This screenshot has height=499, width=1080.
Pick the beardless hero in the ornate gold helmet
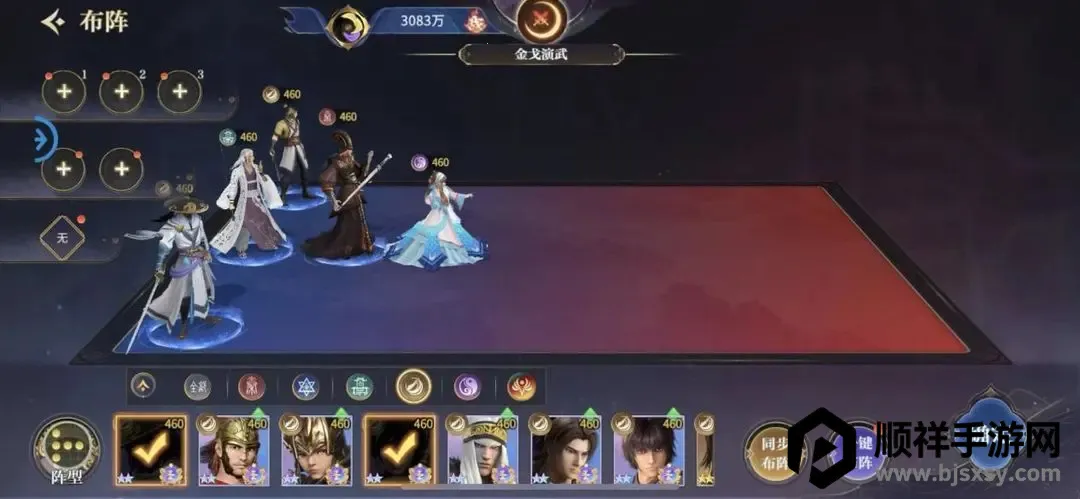316,450
